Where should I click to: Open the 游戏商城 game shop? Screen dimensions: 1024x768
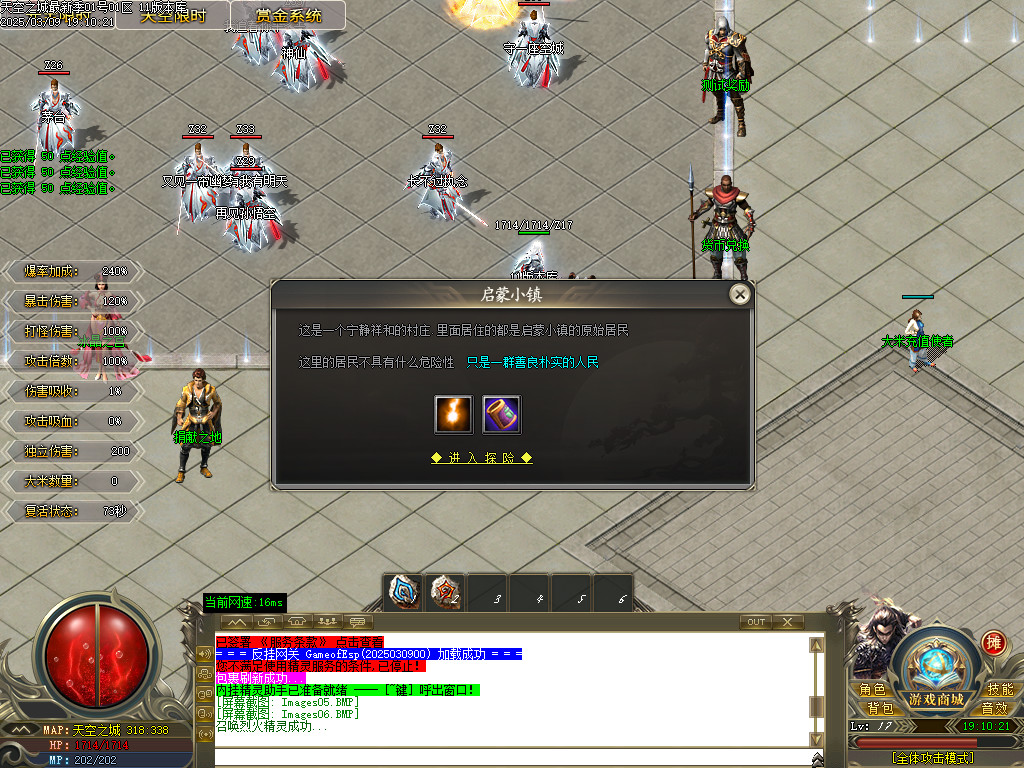pyautogui.click(x=936, y=698)
